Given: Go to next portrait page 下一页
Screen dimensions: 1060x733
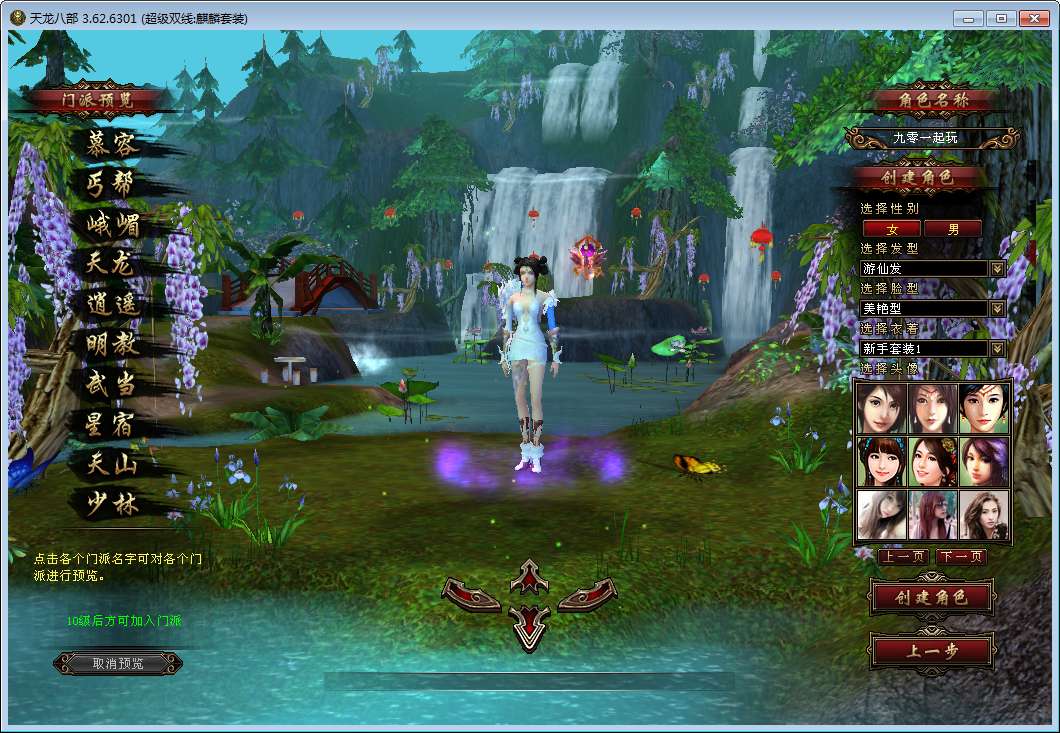Looking at the screenshot, I should [961, 557].
